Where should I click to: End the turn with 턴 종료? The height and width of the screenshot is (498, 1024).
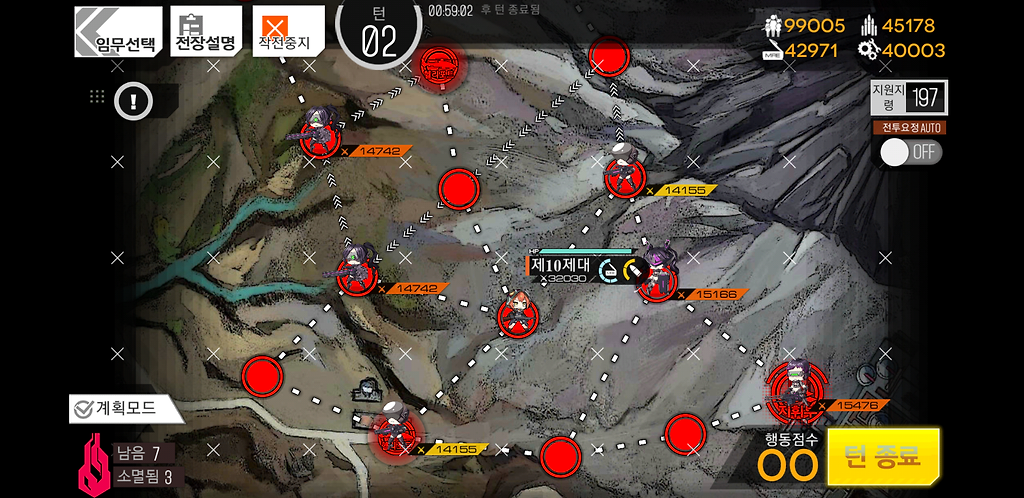(x=883, y=456)
